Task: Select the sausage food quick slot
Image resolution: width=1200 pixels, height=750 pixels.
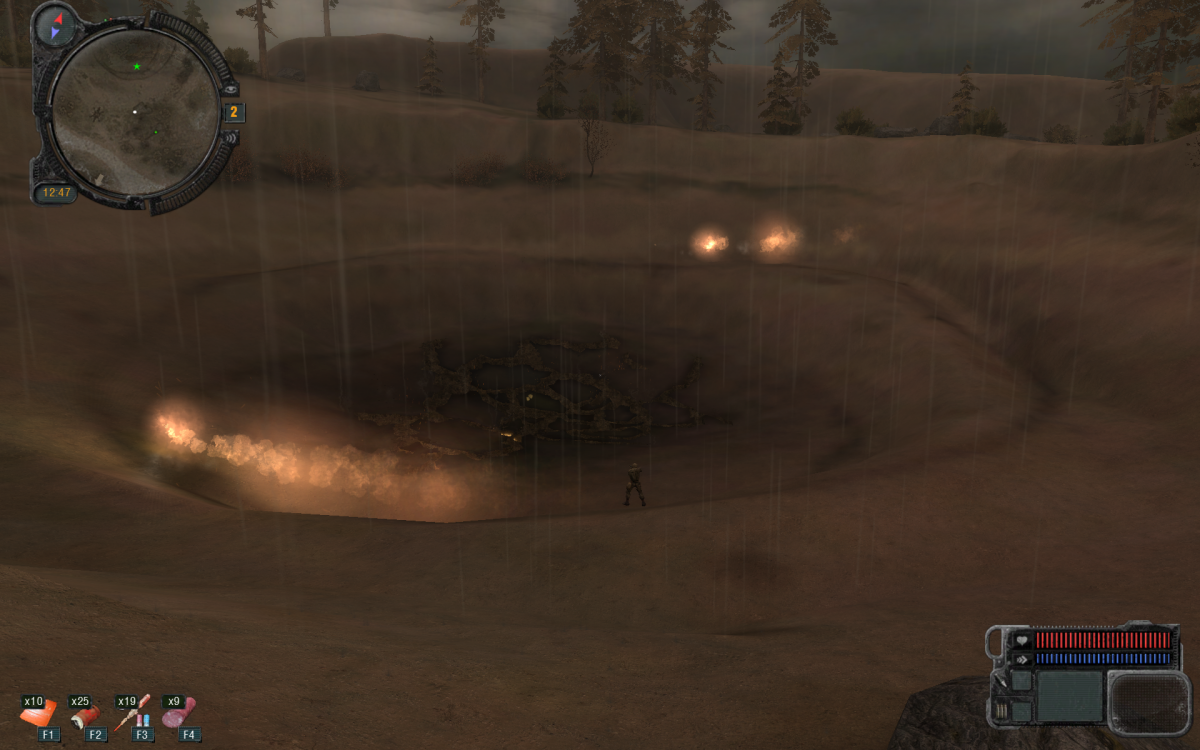Action: click(x=180, y=713)
